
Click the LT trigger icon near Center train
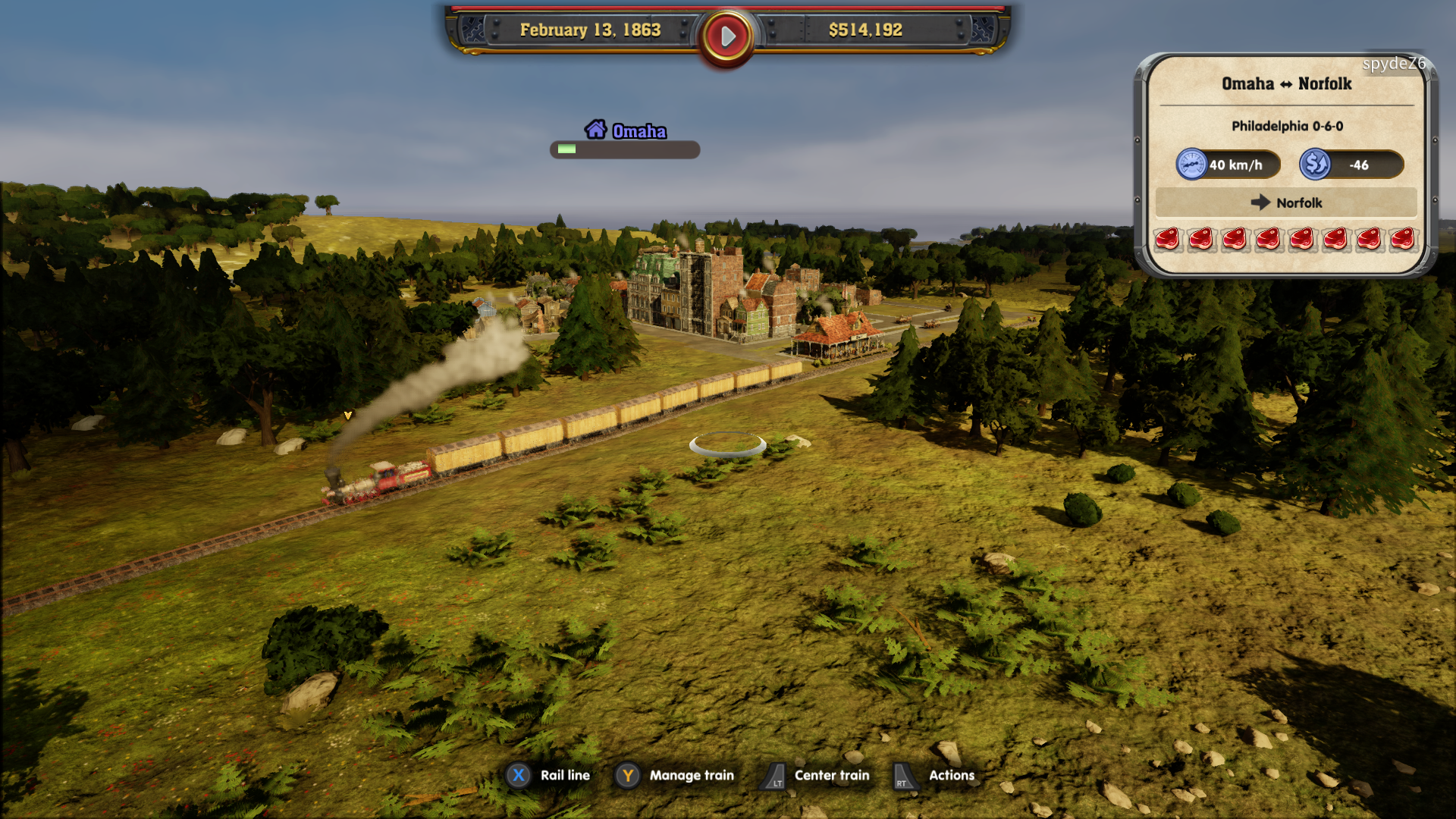(x=774, y=775)
